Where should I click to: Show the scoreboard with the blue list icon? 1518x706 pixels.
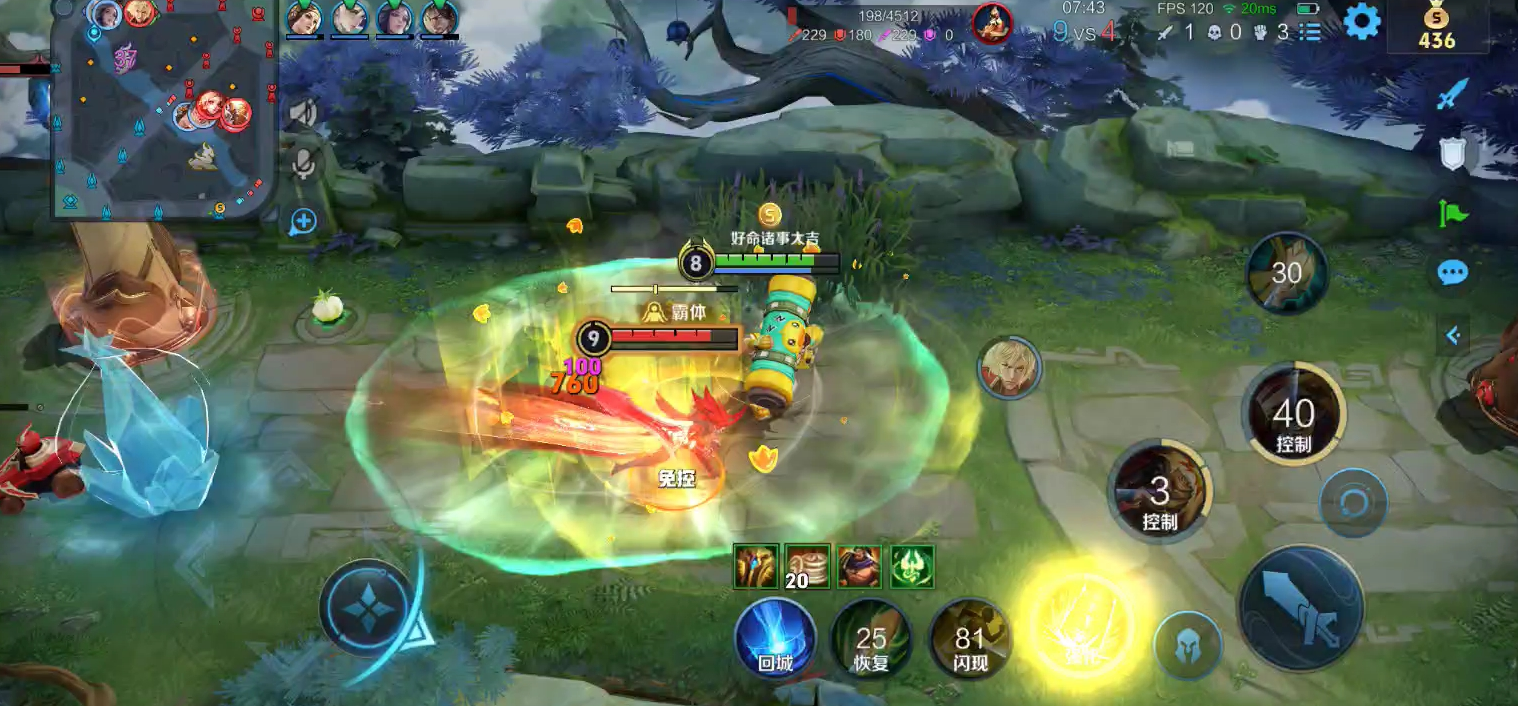point(1310,32)
